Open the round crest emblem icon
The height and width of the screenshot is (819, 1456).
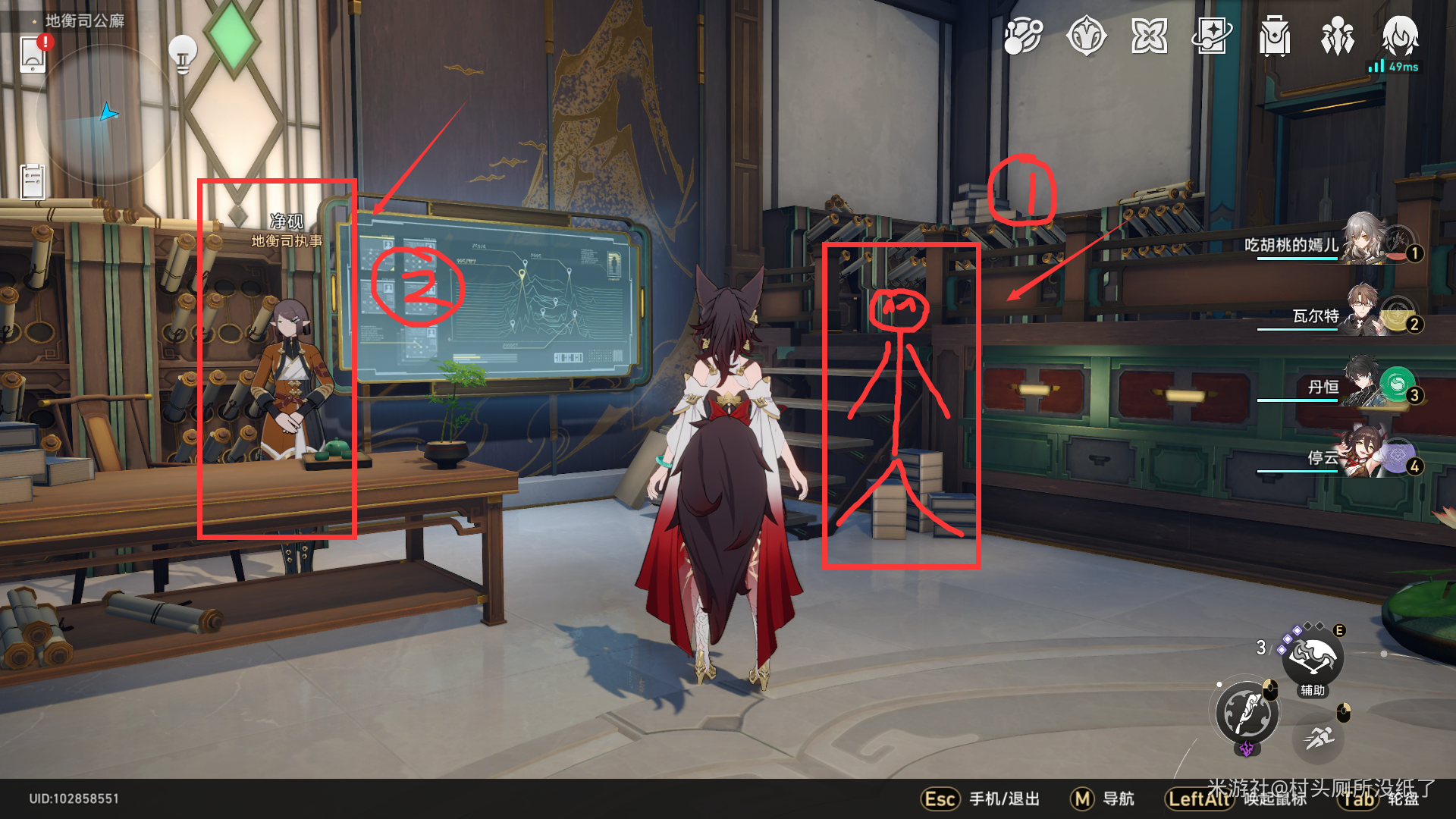[x=1086, y=36]
